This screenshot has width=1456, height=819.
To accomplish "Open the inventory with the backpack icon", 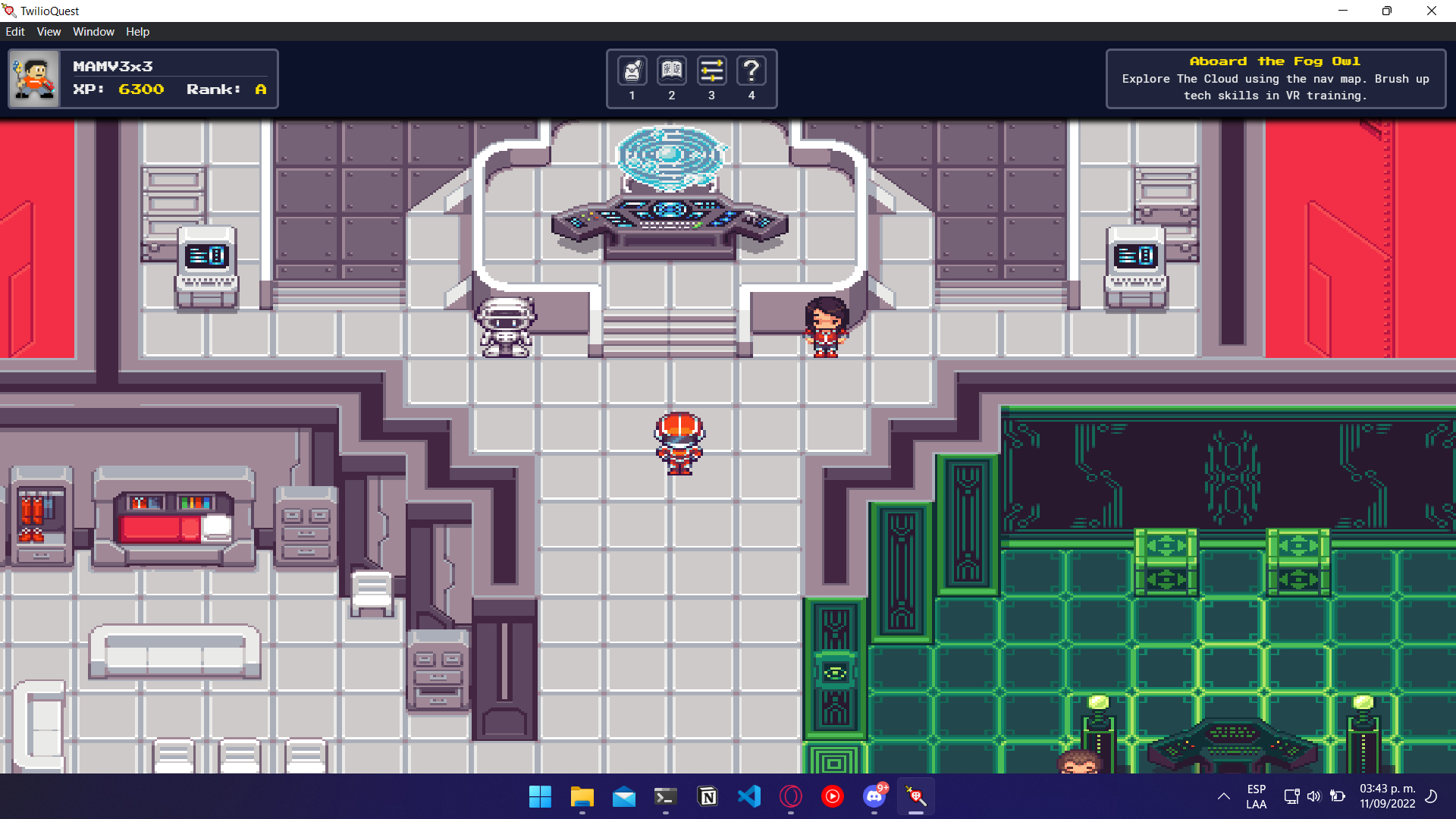I will point(632,70).
